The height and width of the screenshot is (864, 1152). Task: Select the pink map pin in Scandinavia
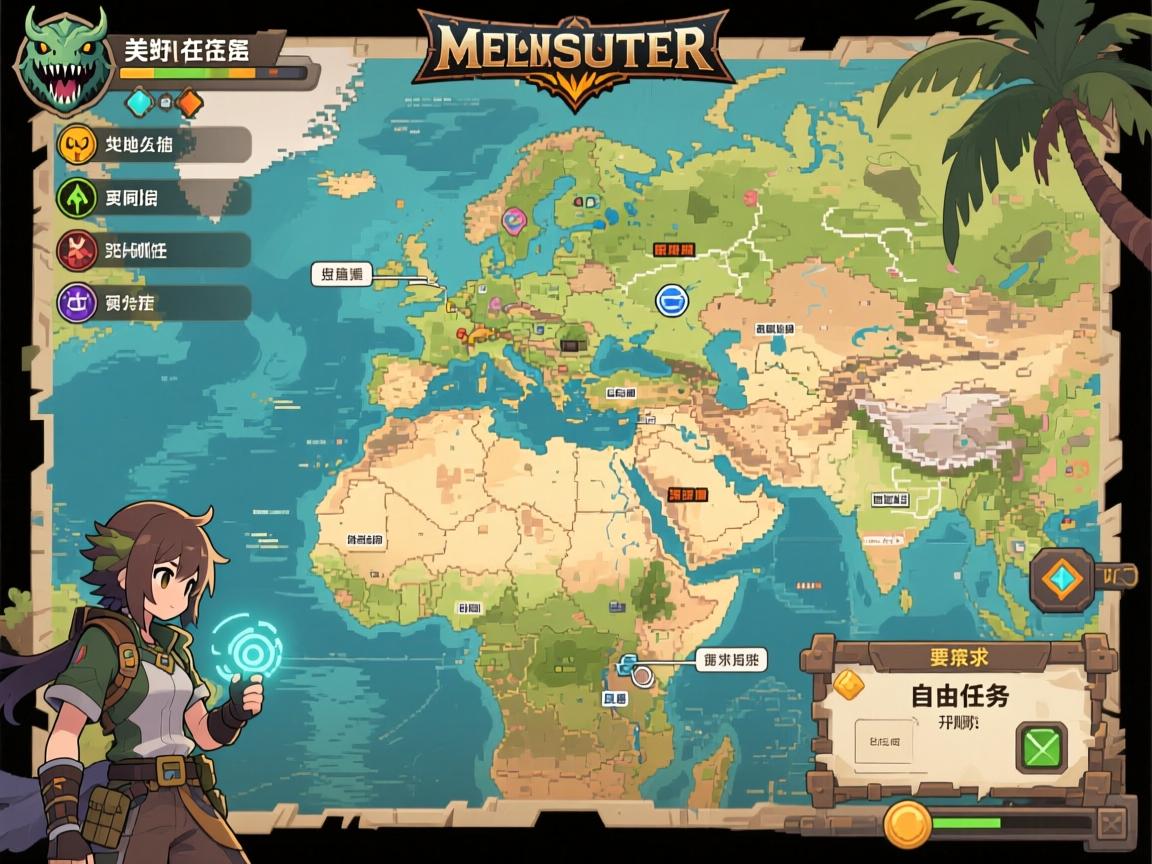(514, 220)
